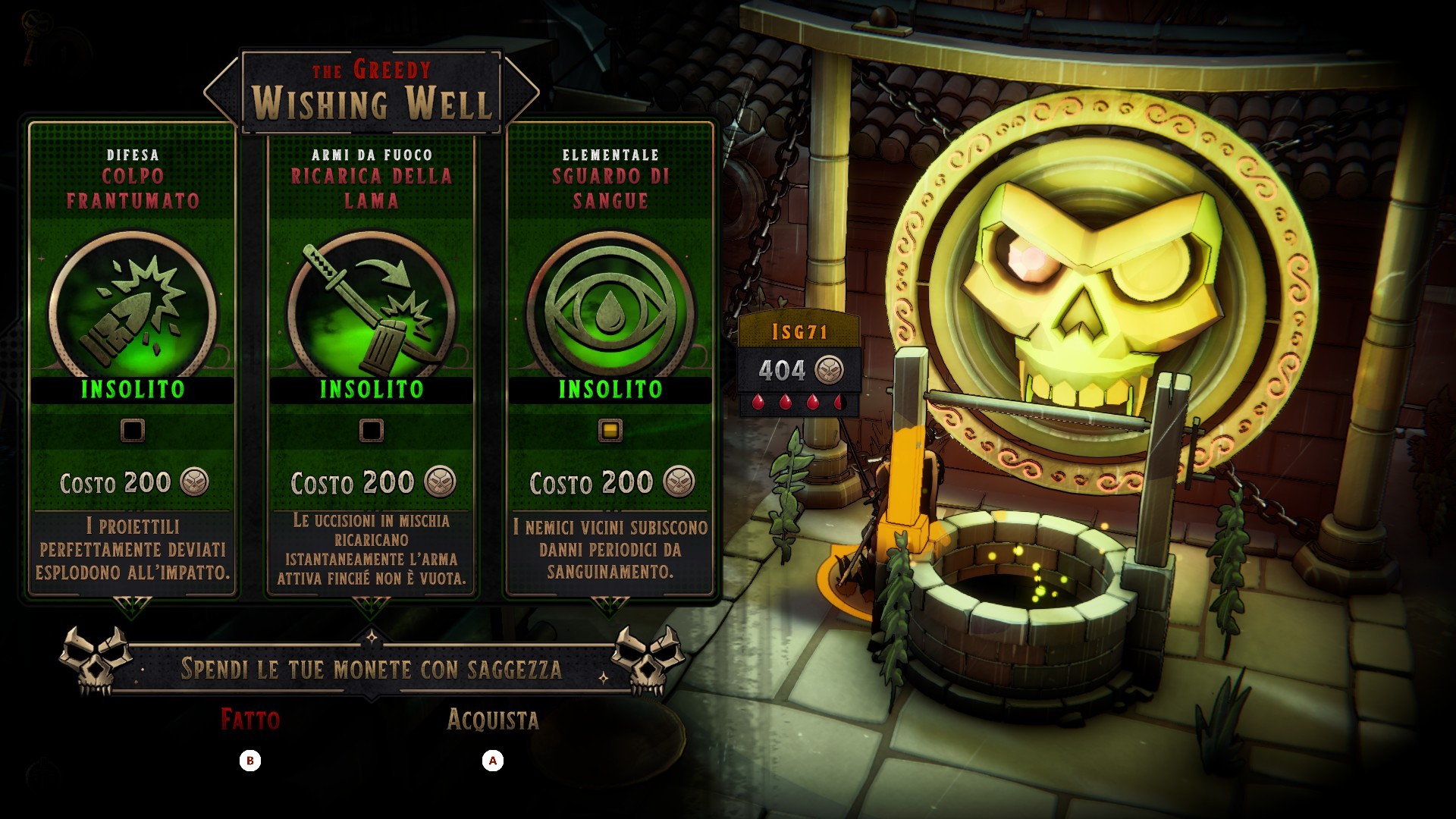Screen dimensions: 1456x819
Task: Buy the upgrade with Acquista
Action: (x=493, y=720)
